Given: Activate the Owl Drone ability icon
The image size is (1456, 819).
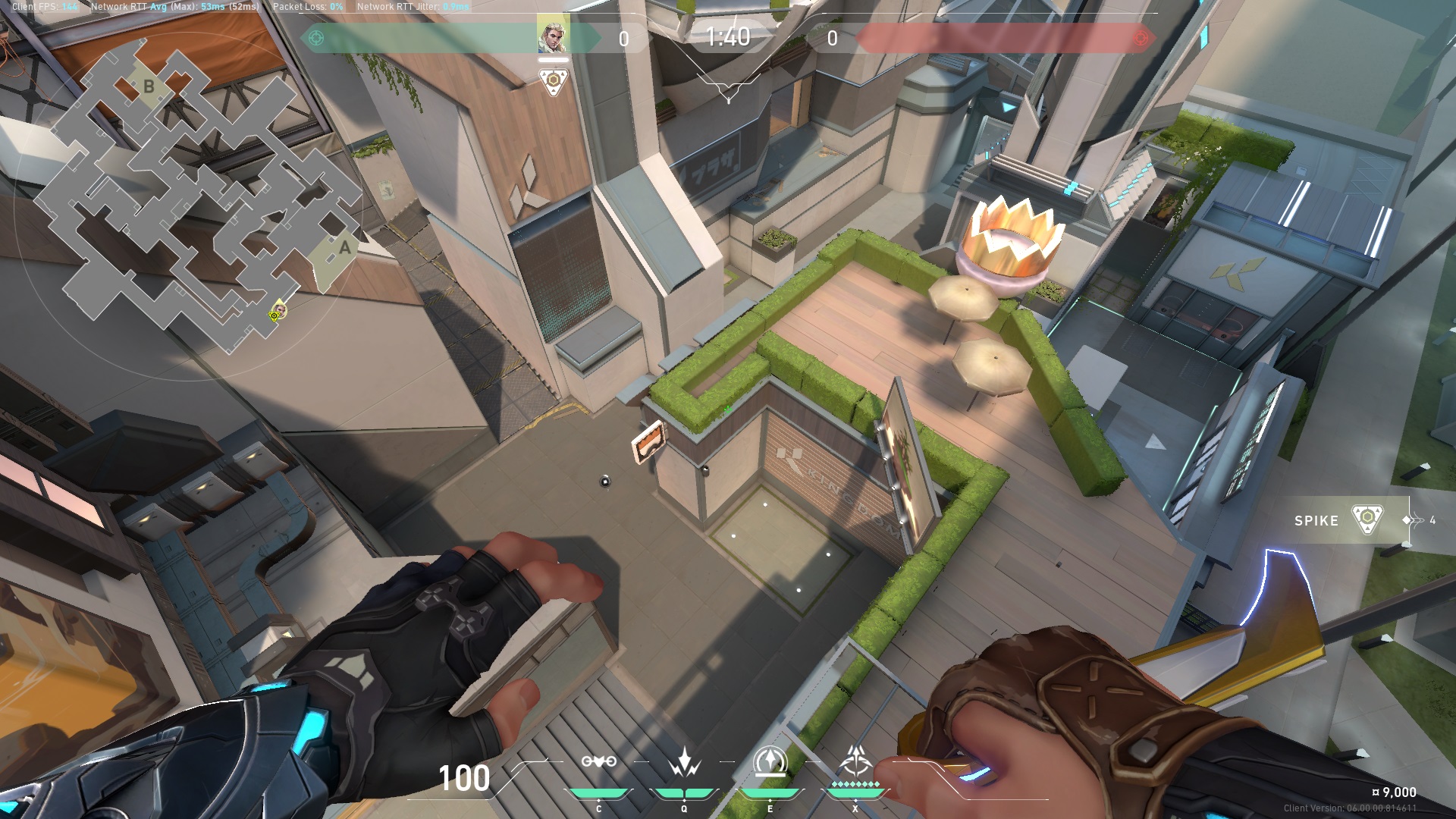Looking at the screenshot, I should (x=598, y=761).
